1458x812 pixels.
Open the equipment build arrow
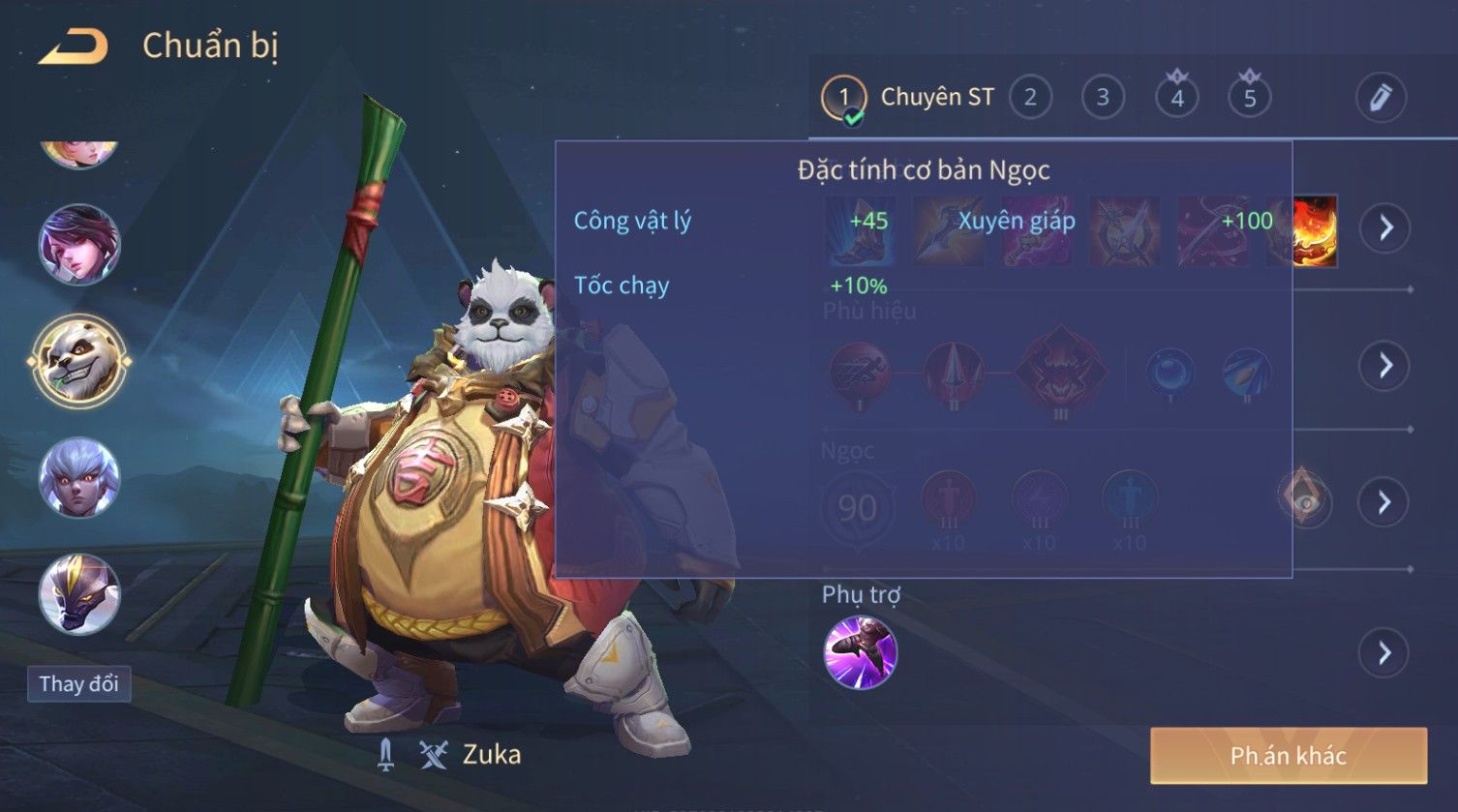[1385, 228]
